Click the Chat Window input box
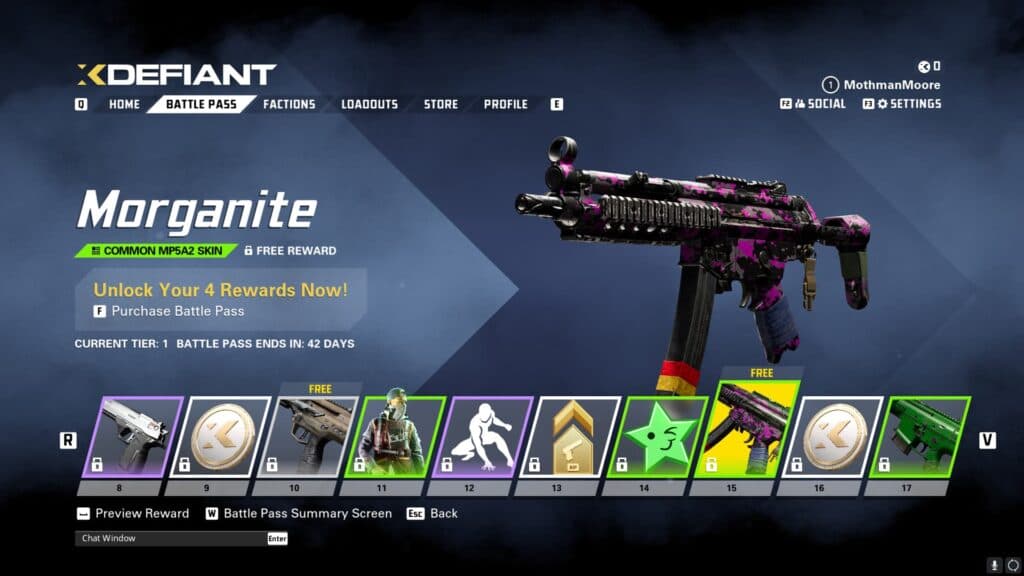Viewport: 1024px width, 576px height. click(170, 538)
